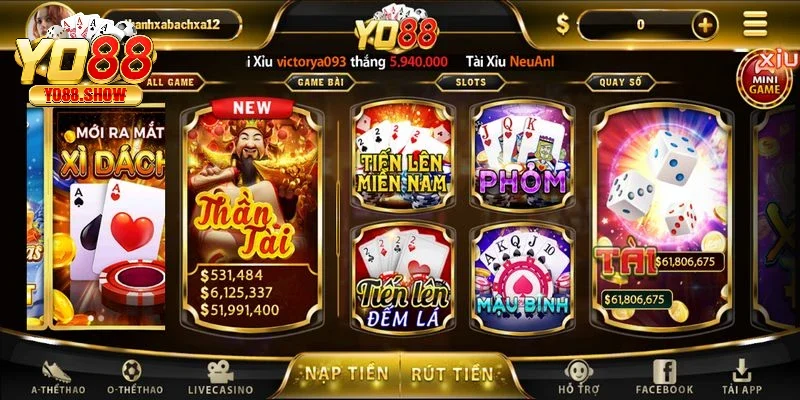Tap the Rút Tiền withdraw button
The image size is (800, 400).
tap(452, 373)
